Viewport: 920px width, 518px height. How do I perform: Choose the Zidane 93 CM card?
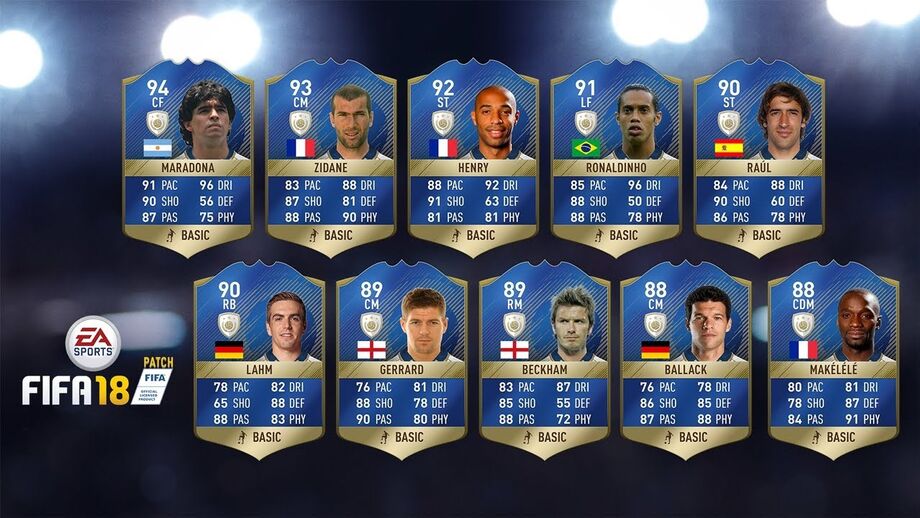point(330,155)
